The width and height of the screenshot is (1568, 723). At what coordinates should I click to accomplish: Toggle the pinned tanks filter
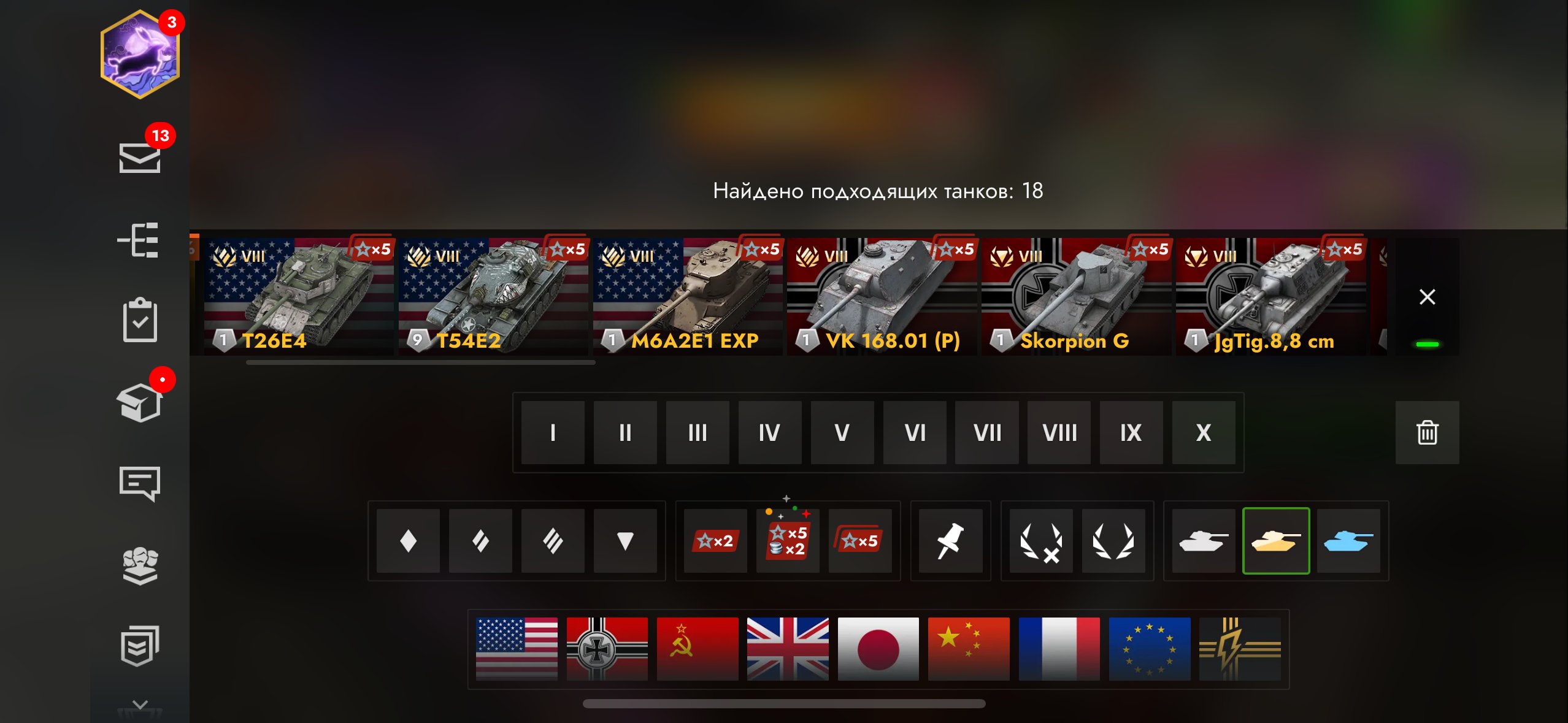950,541
